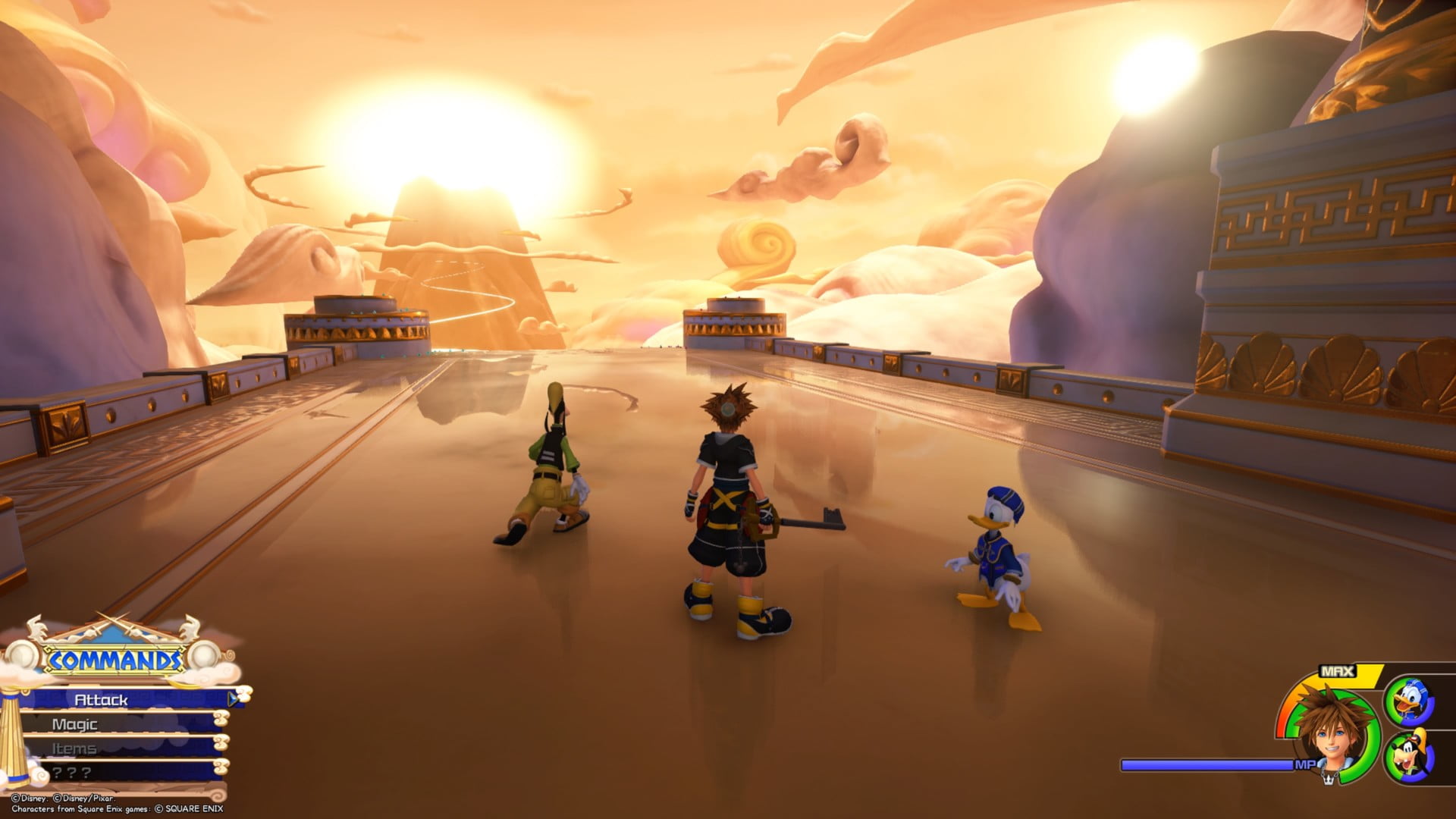Select Donald's party portrait

[1410, 701]
